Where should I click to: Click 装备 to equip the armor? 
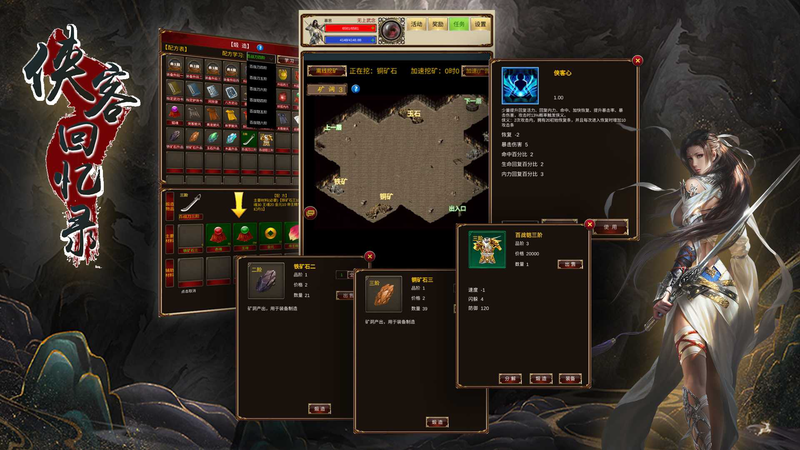pyautogui.click(x=569, y=379)
